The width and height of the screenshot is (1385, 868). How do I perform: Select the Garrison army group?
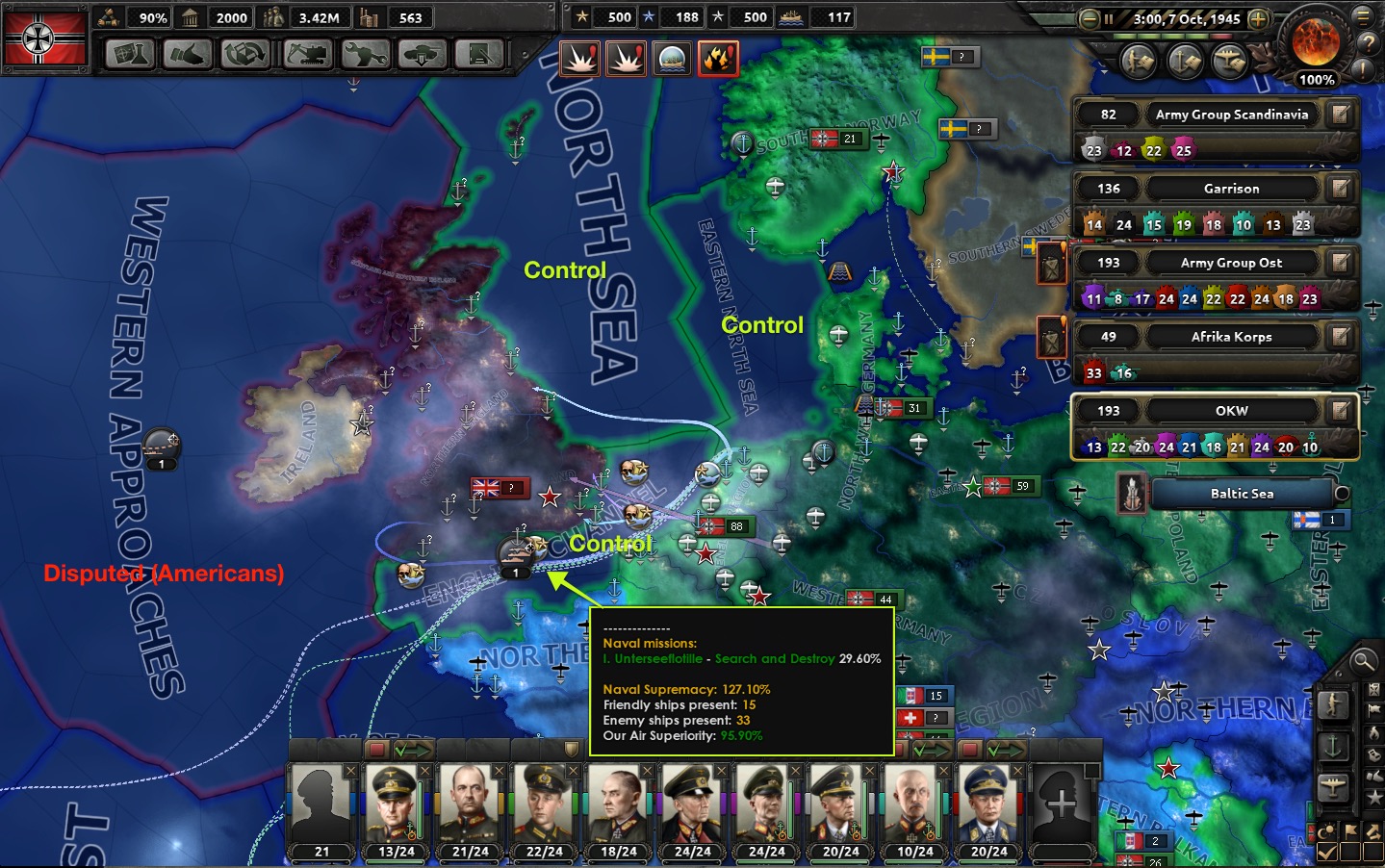point(1231,189)
